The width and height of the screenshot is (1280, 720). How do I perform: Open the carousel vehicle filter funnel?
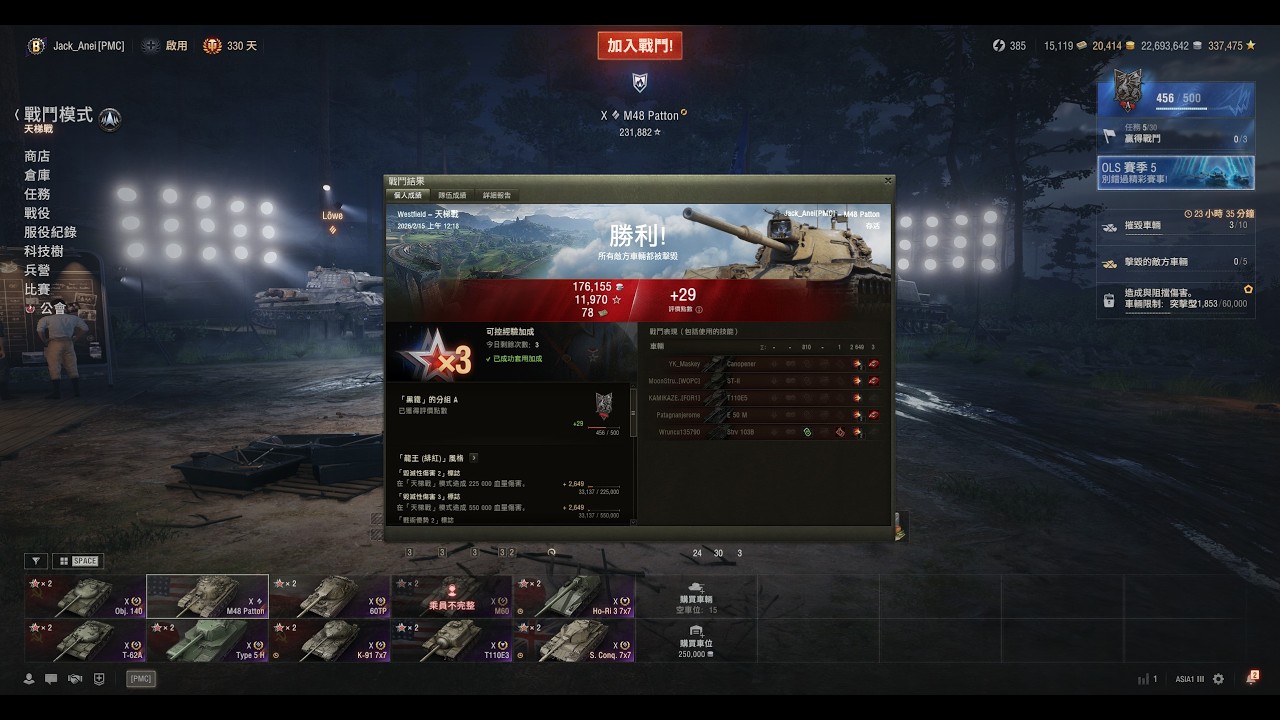(36, 561)
